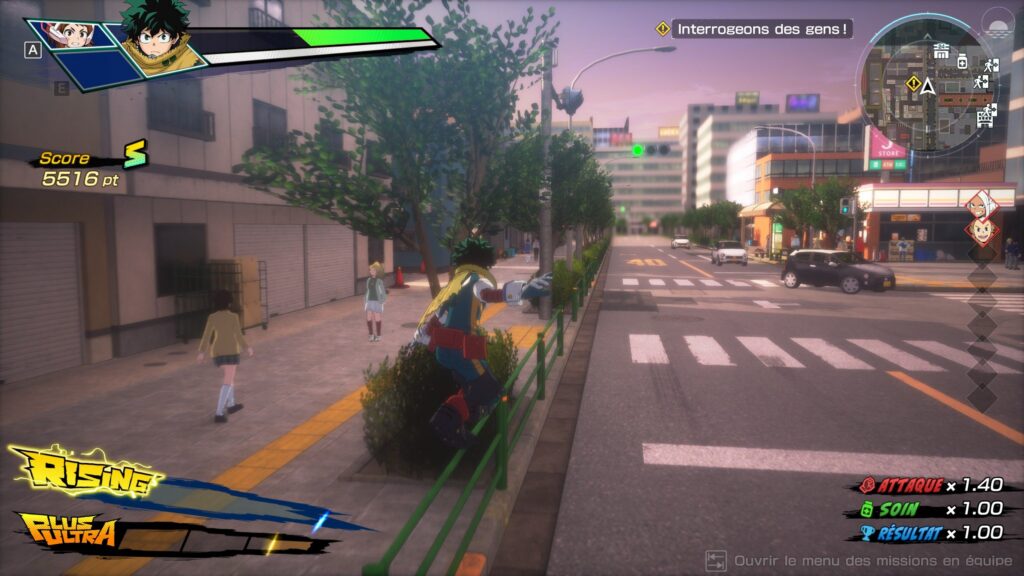The image size is (1024, 576).
Task: Open the circular minimap
Action: coord(928,84)
